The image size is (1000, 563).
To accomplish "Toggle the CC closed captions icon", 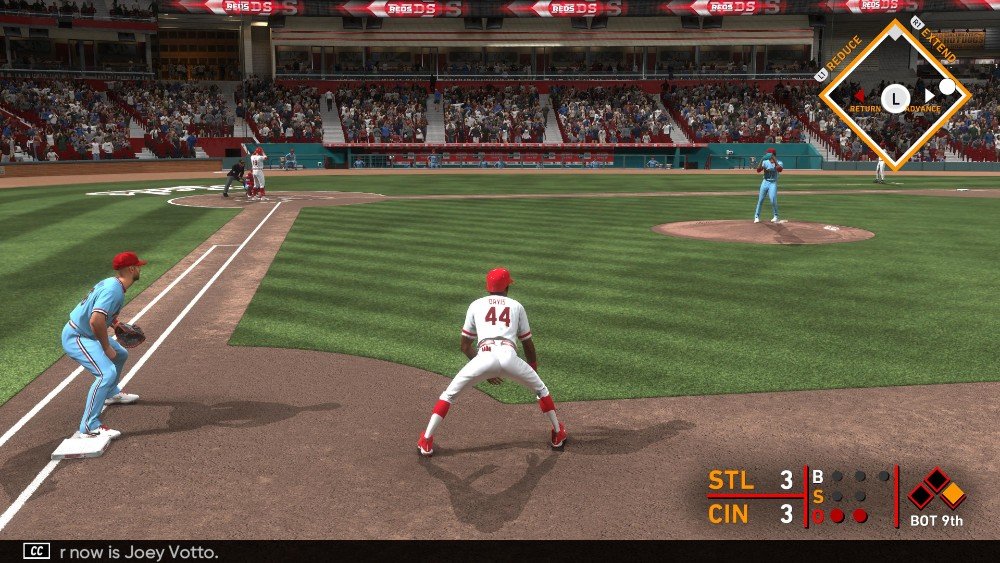I will (37, 551).
